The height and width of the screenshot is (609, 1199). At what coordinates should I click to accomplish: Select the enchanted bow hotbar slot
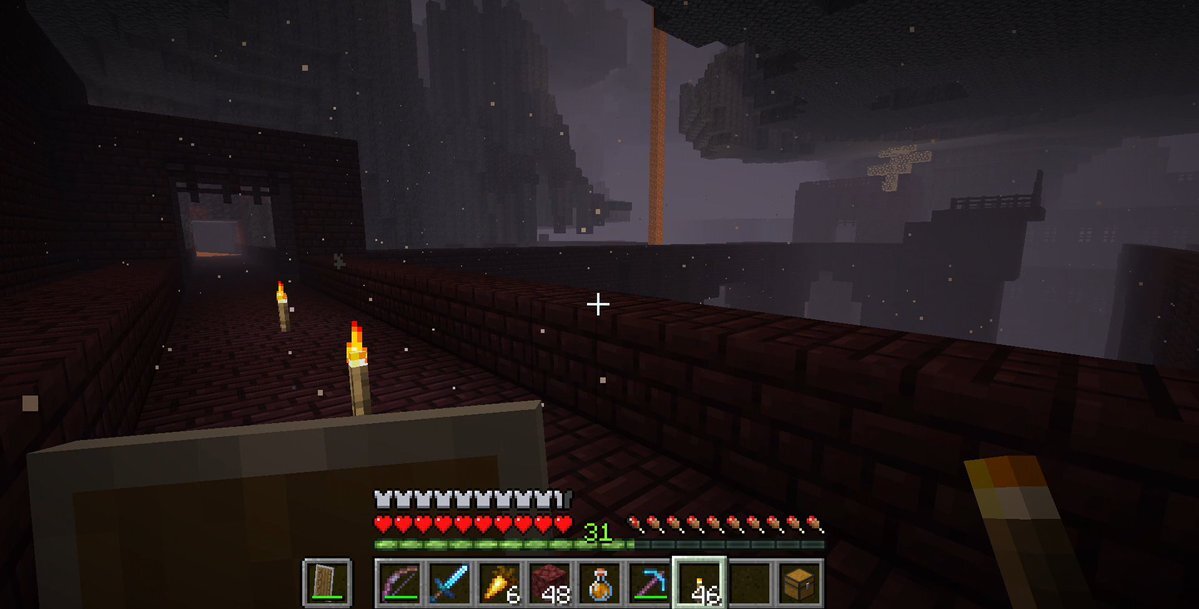pyautogui.click(x=400, y=582)
